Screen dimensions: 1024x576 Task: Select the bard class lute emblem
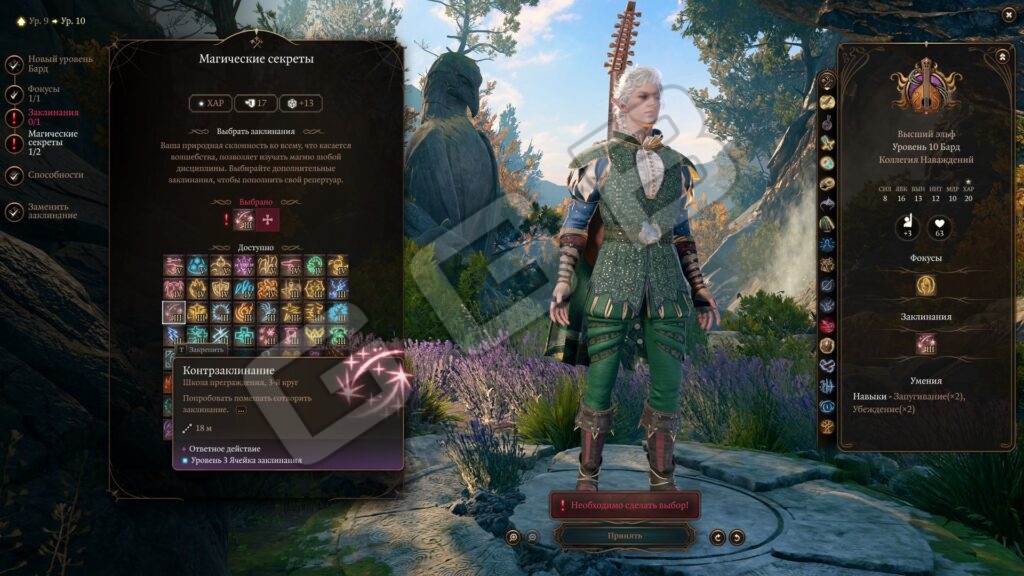pyautogui.click(x=926, y=87)
